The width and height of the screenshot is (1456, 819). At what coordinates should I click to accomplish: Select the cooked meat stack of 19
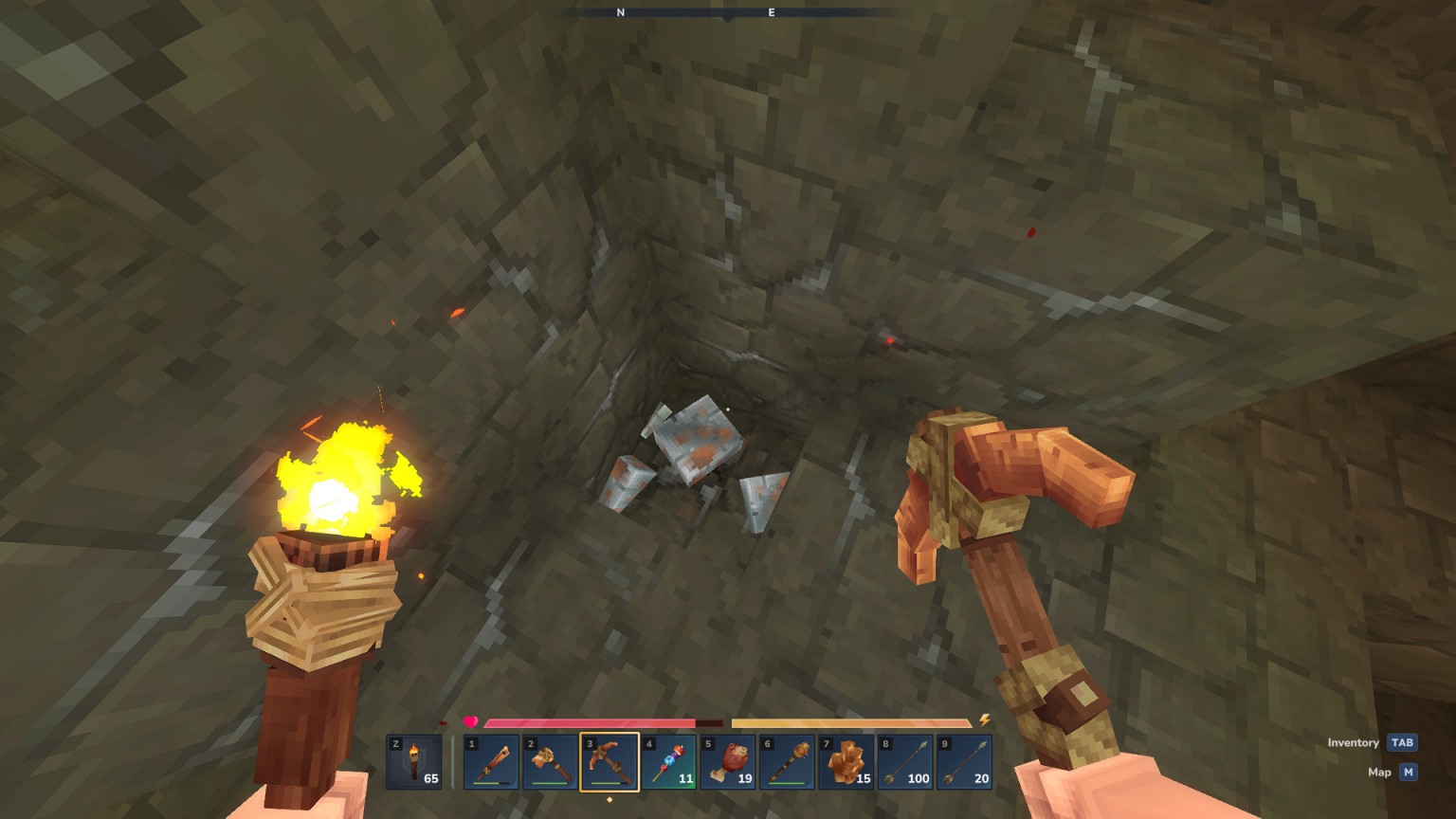727,762
